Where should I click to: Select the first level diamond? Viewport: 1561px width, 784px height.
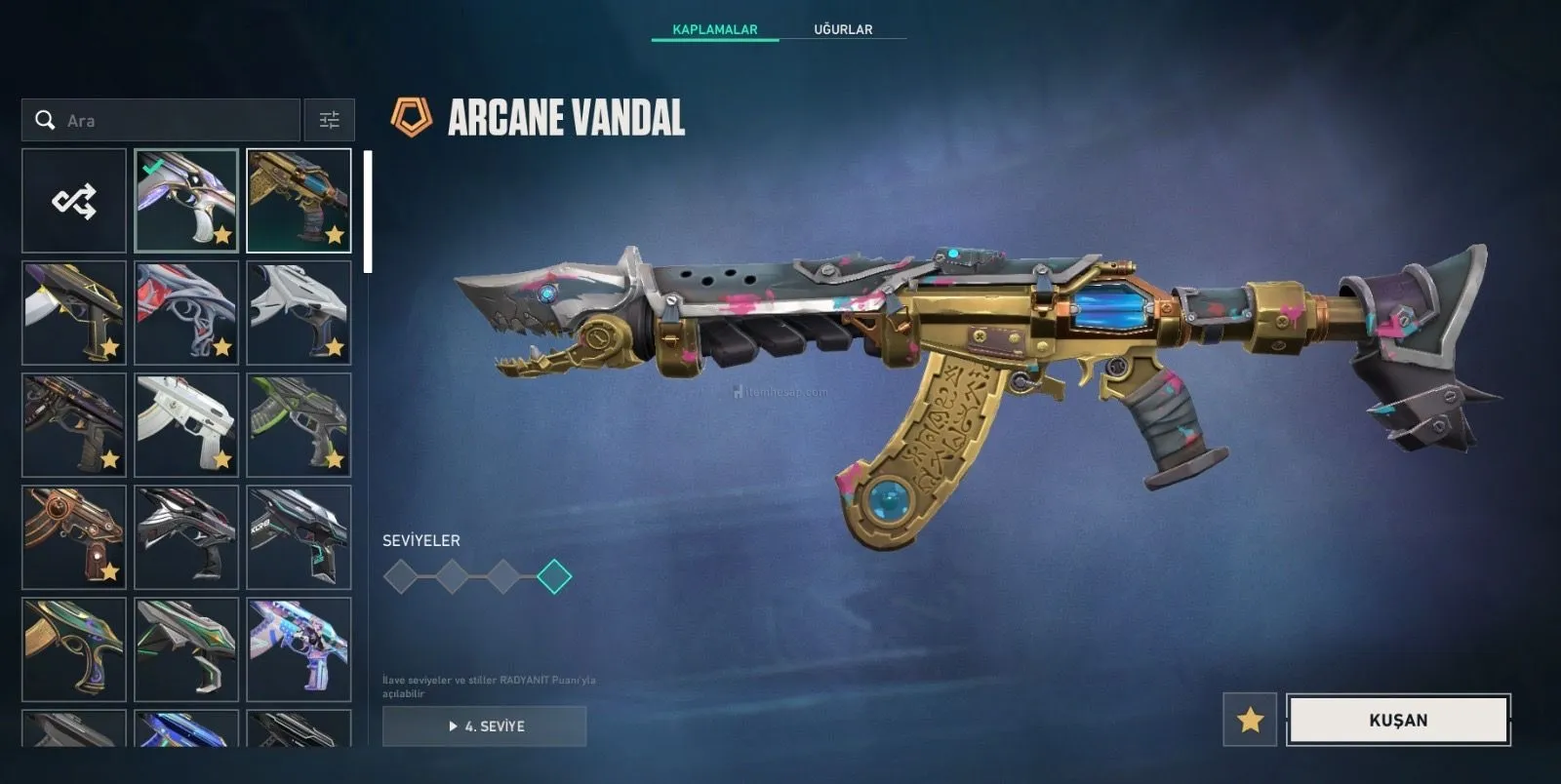click(x=401, y=576)
